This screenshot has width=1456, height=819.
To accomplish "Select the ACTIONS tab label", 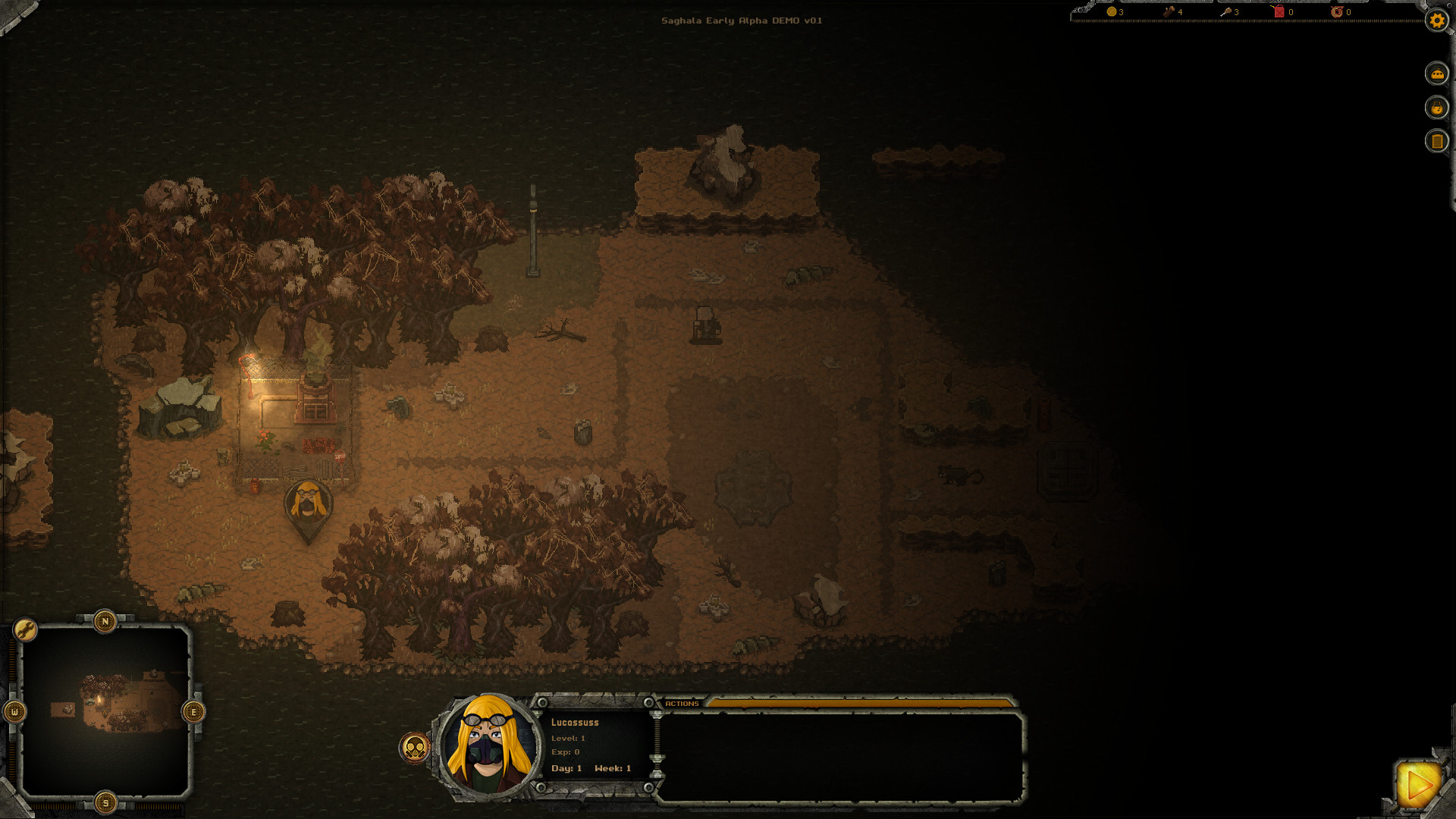I will pos(681,704).
